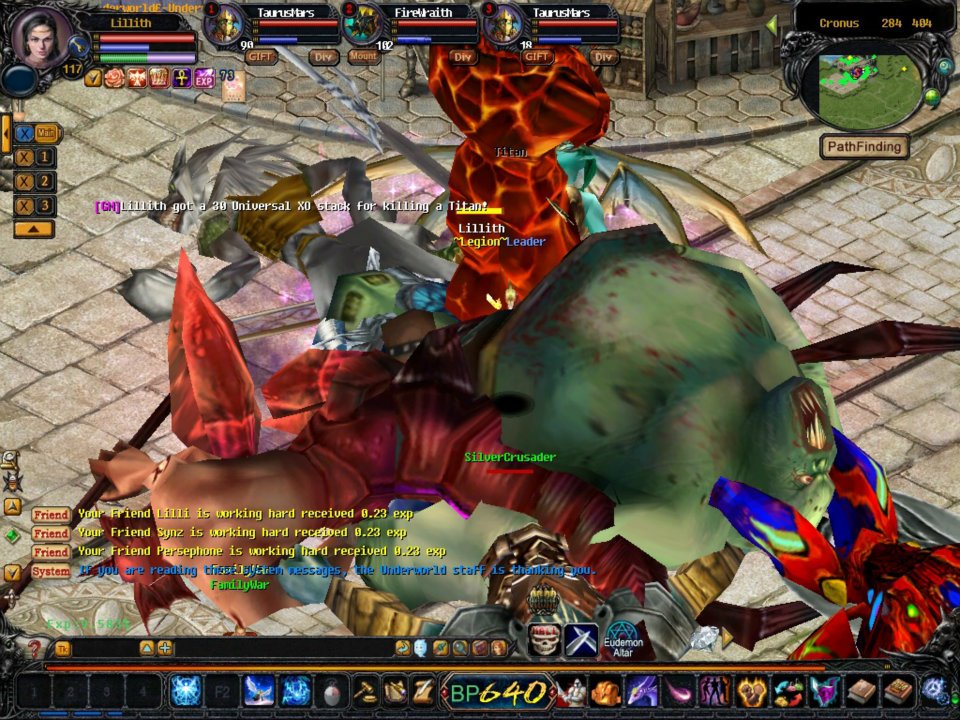Use the auction gavel icon
This screenshot has height=720, width=960.
366,690
